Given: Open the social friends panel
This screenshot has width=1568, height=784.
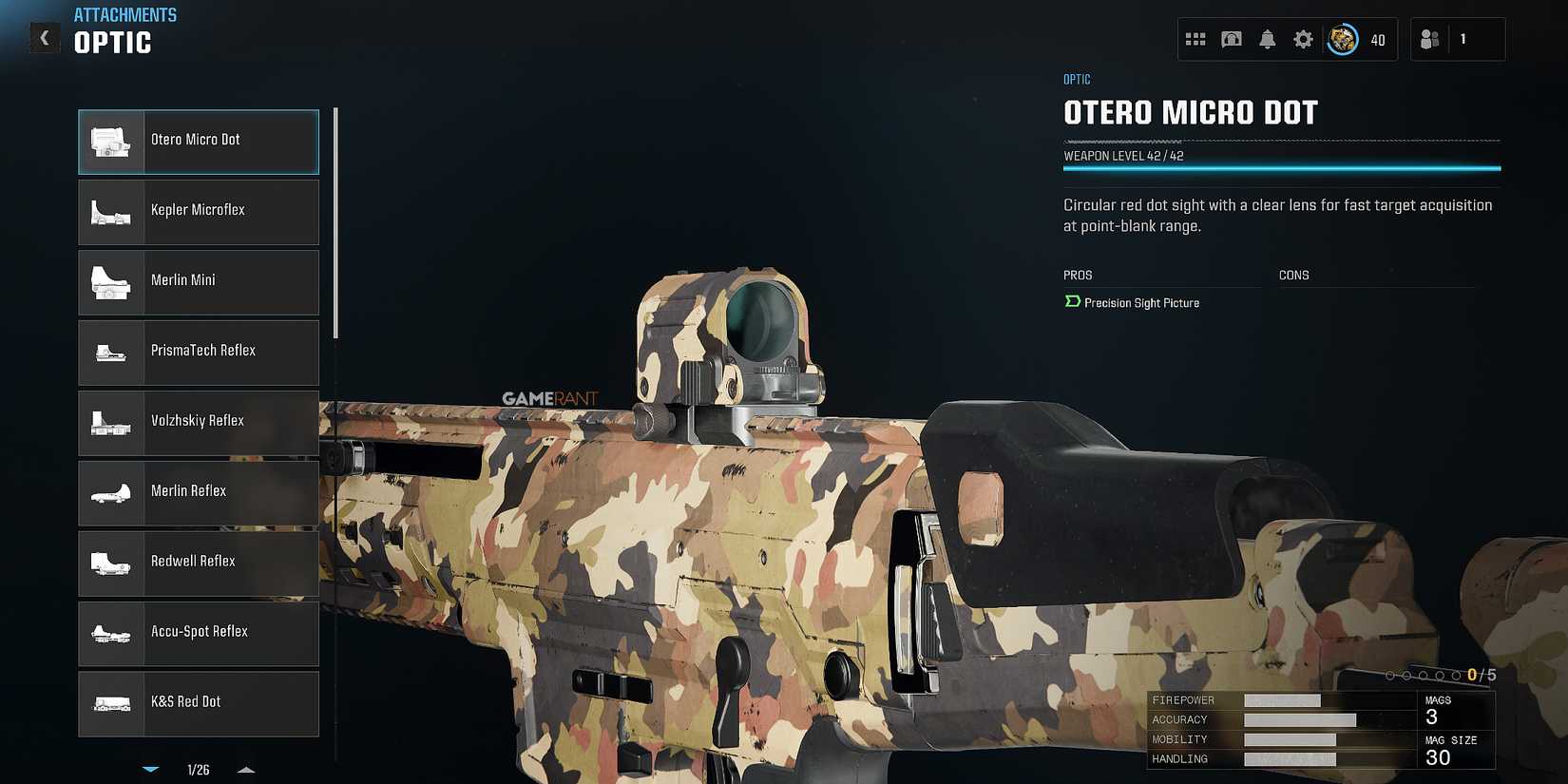Looking at the screenshot, I should (1429, 39).
